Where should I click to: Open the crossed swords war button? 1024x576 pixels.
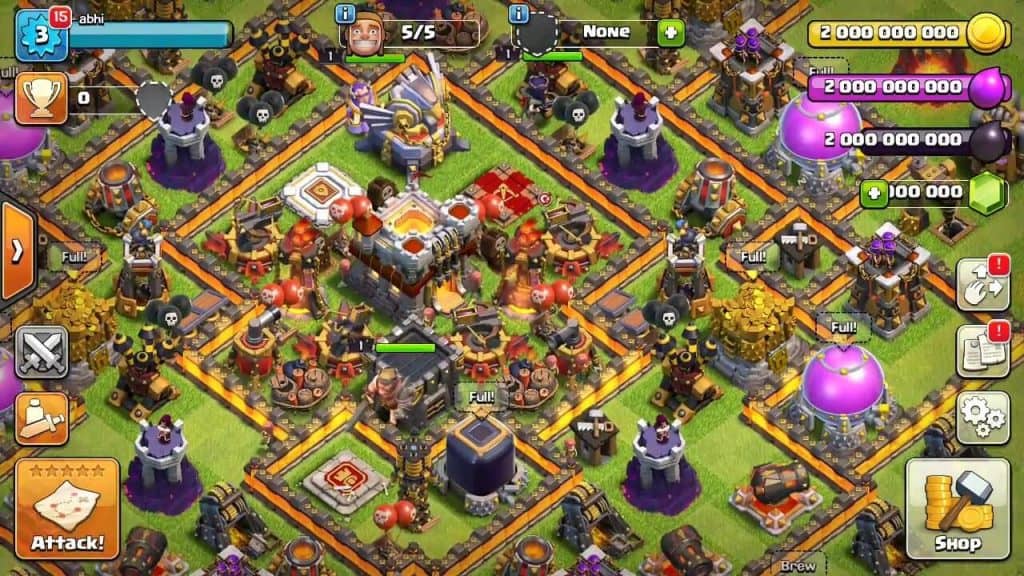(42, 352)
